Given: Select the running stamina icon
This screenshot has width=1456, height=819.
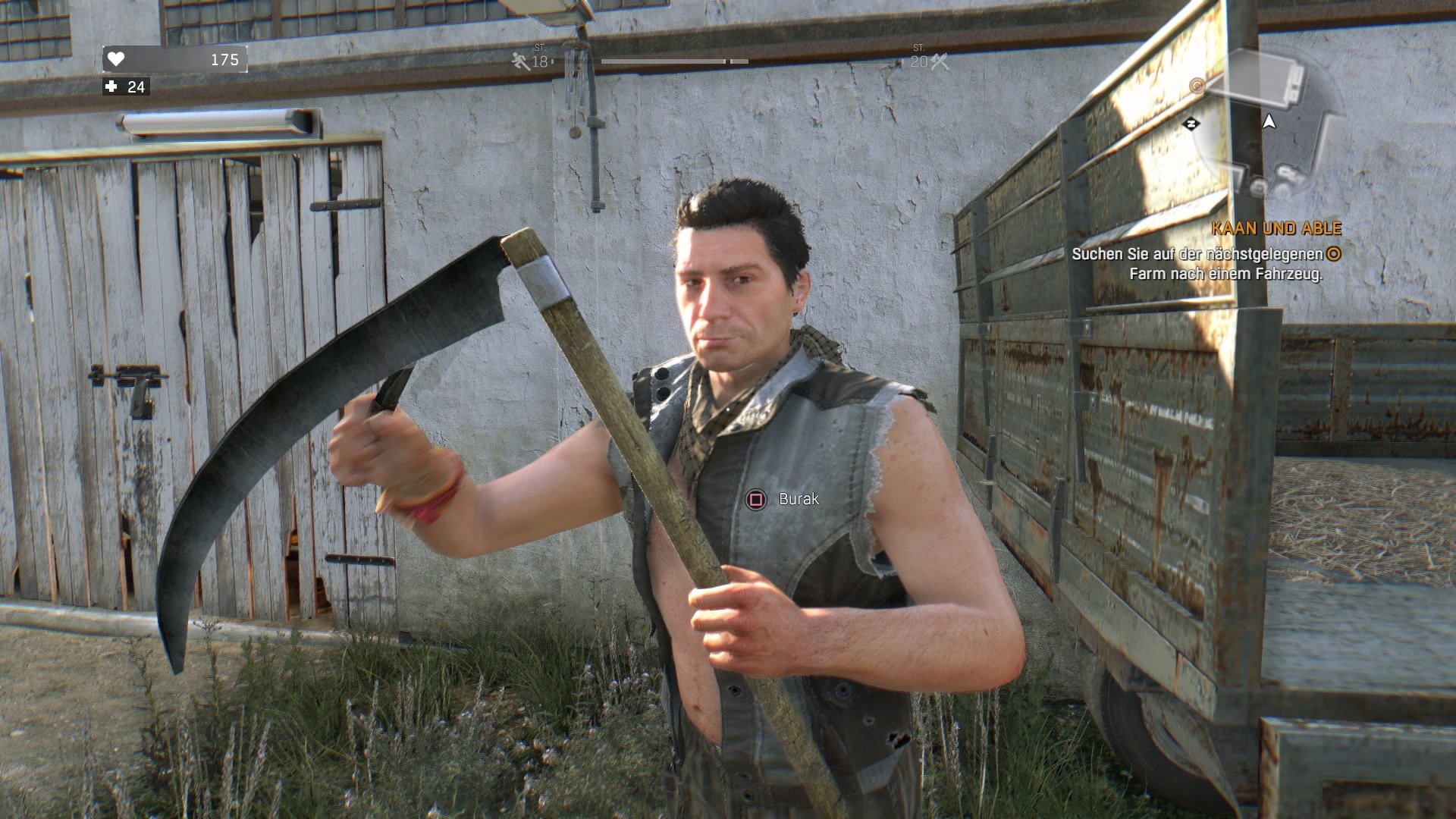Looking at the screenshot, I should coord(519,61).
